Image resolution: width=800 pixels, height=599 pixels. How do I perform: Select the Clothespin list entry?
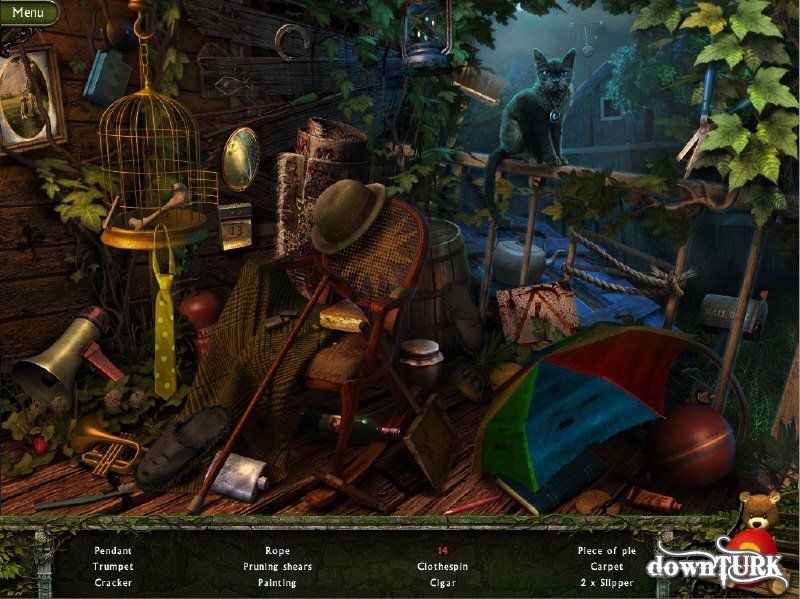point(442,566)
